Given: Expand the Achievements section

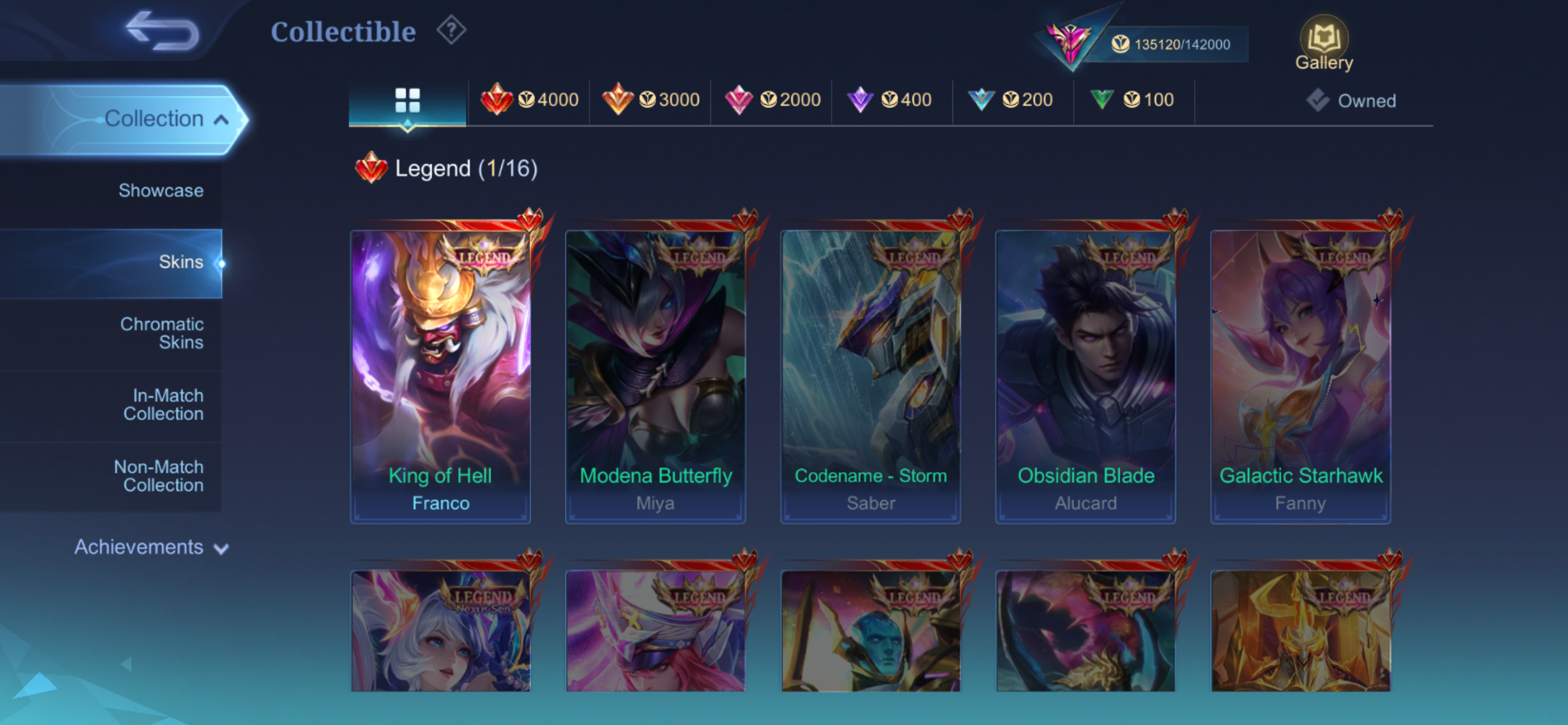Looking at the screenshot, I should click(x=151, y=547).
